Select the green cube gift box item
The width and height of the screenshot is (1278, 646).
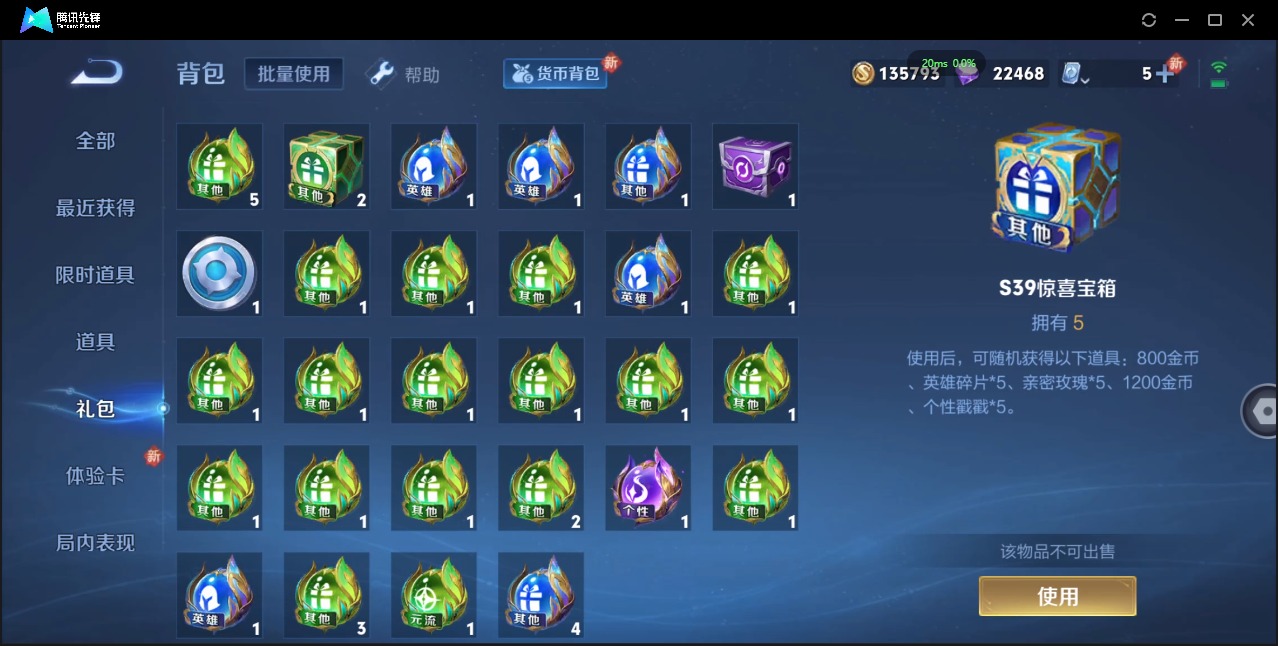click(327, 166)
